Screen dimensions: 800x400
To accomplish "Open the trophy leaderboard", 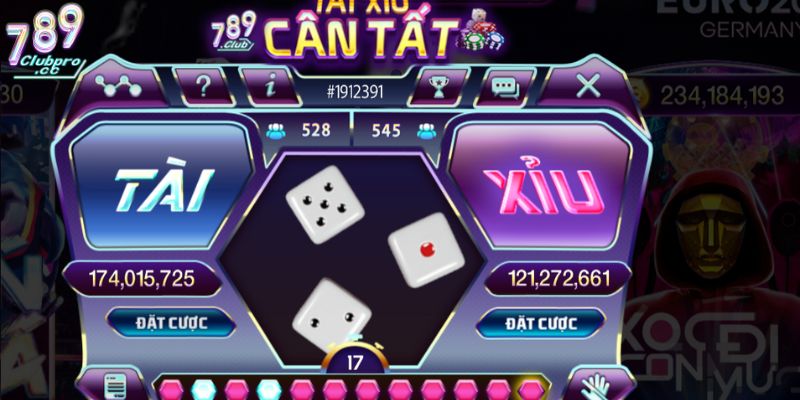I will click(435, 87).
